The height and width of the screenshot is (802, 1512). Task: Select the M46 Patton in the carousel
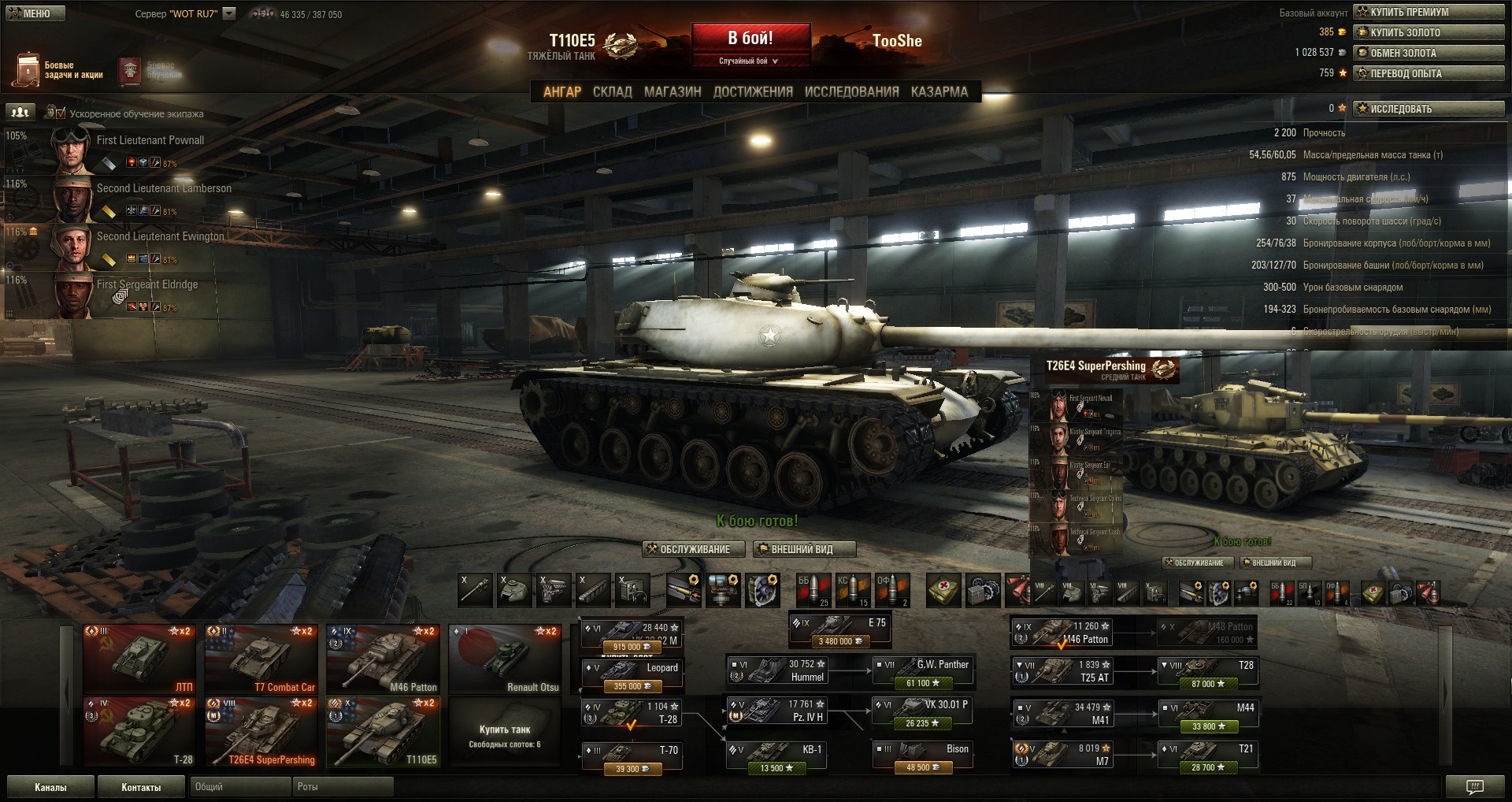383,659
